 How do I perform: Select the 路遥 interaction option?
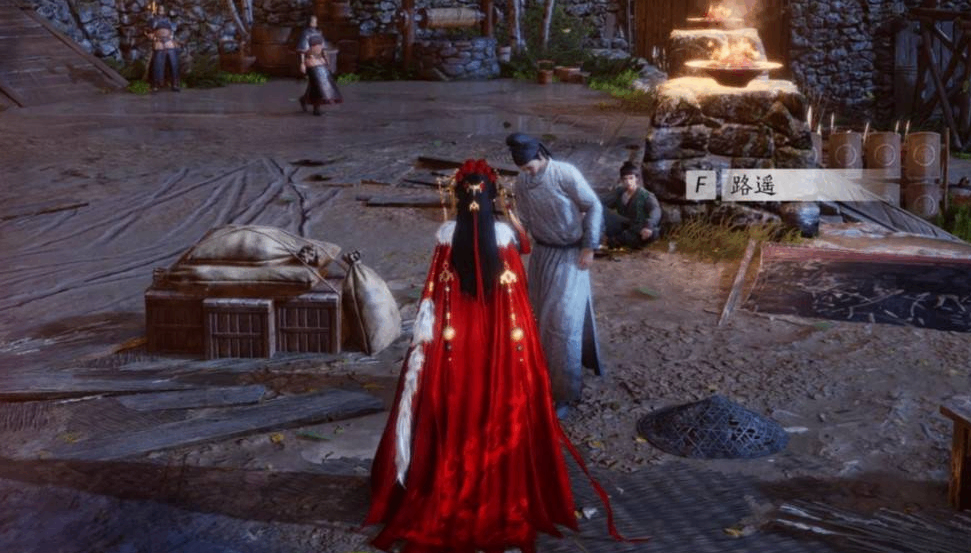[770, 185]
